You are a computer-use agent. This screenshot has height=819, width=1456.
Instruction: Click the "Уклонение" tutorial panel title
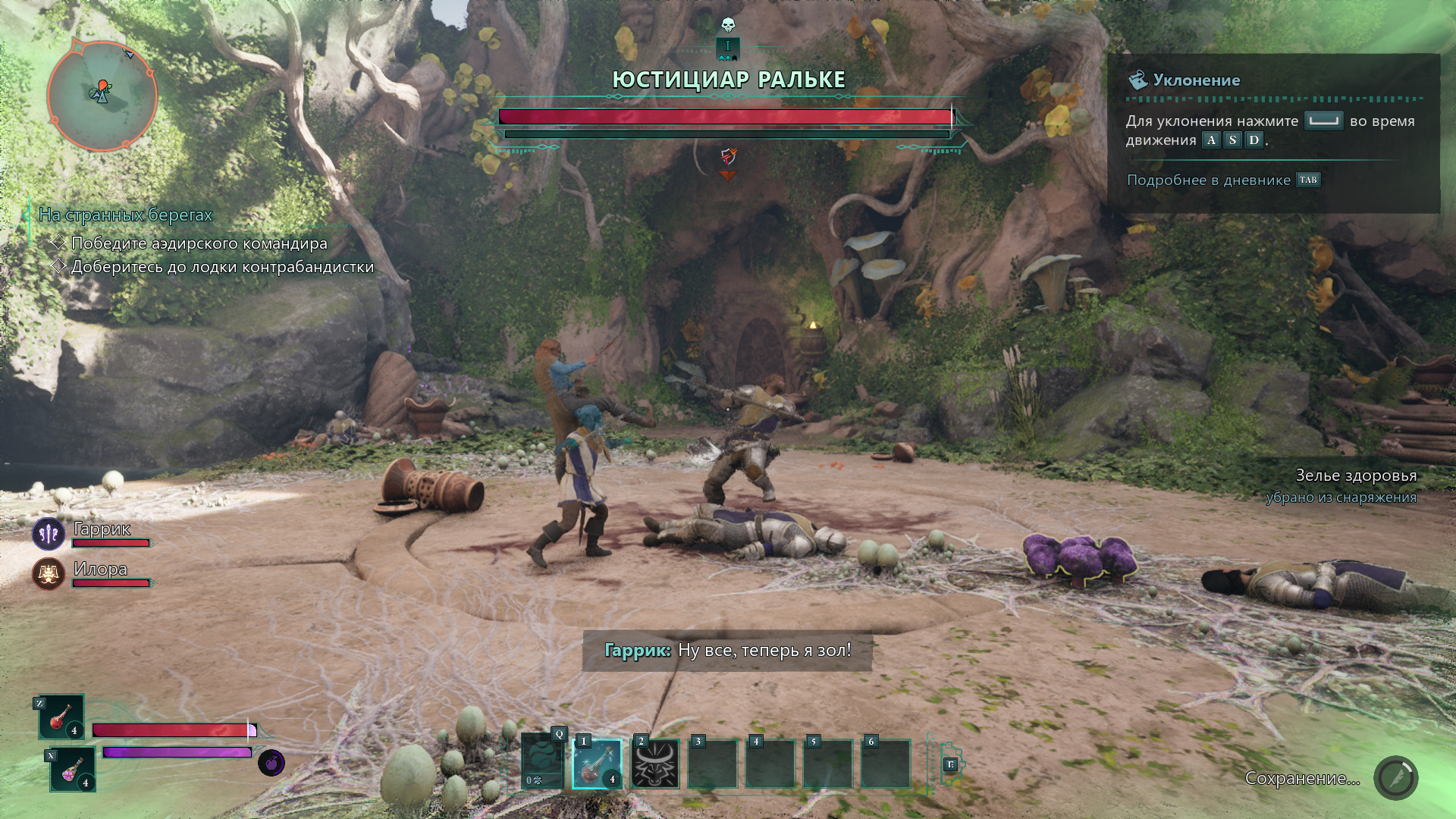click(1196, 80)
